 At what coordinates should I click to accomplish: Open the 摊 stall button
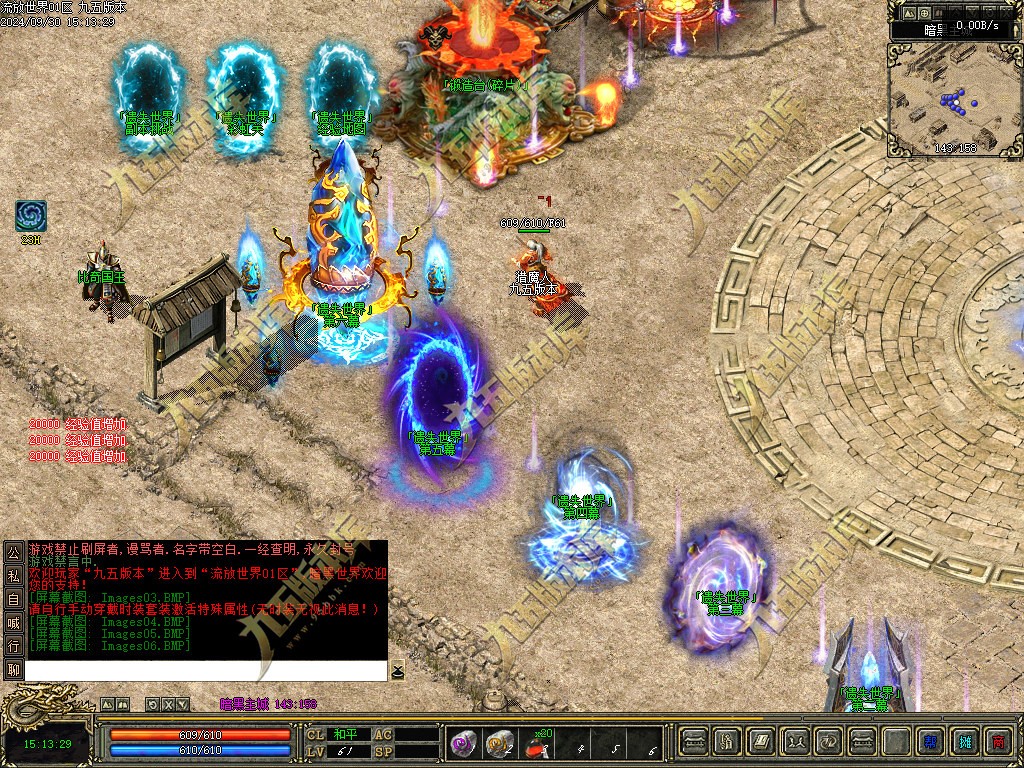(965, 742)
